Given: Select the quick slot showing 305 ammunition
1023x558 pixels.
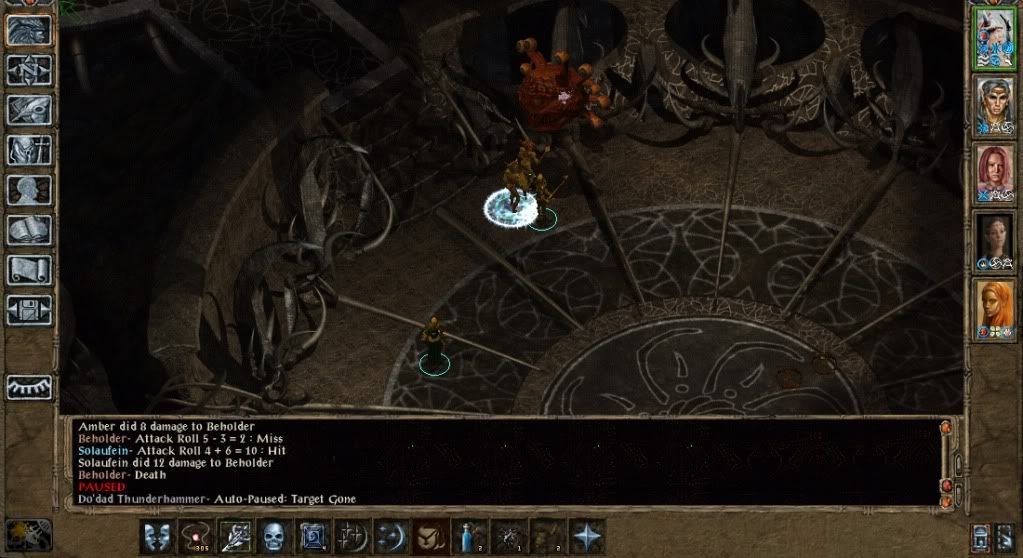Looking at the screenshot, I should point(197,537).
